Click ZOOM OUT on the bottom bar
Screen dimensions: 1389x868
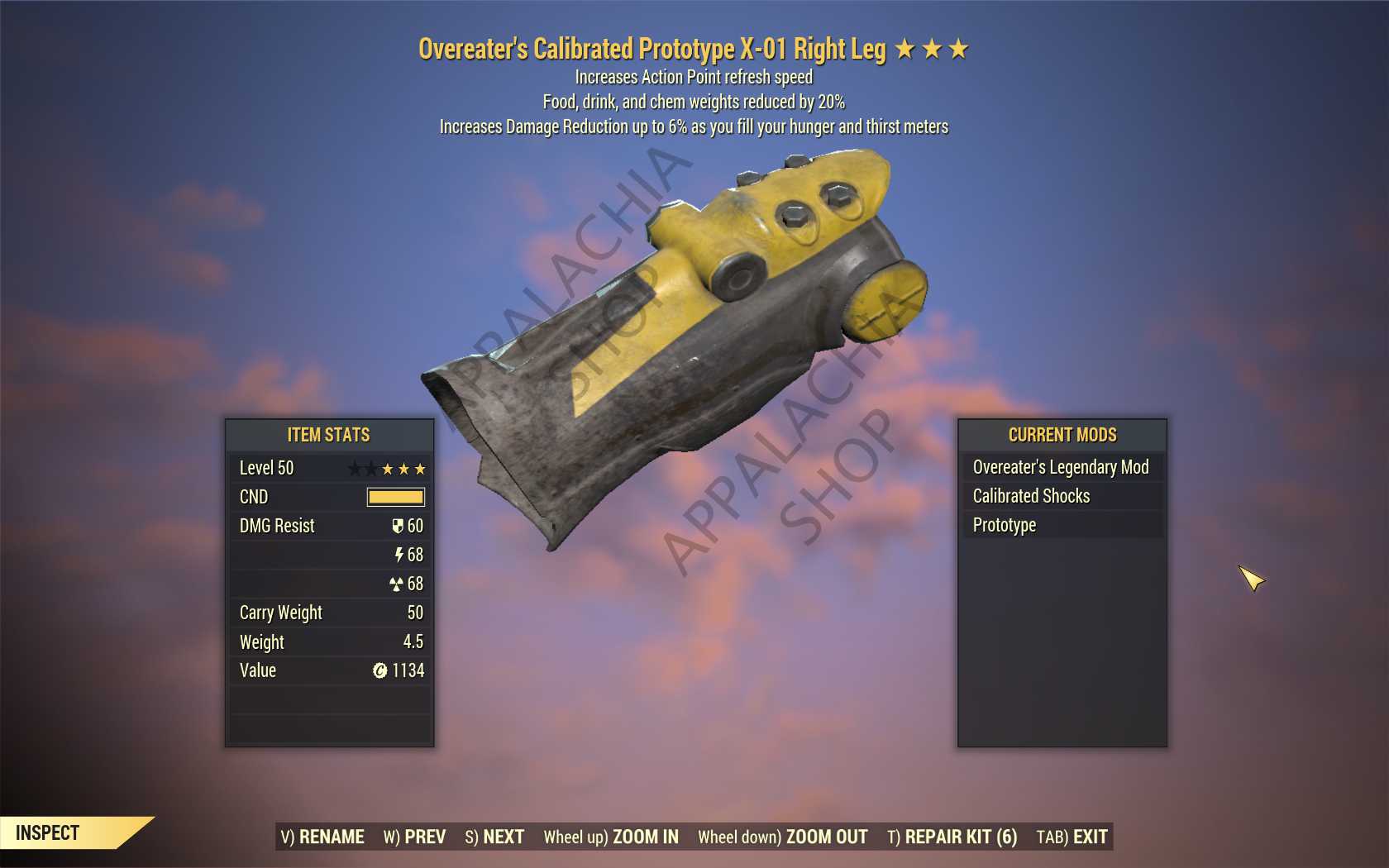(x=782, y=837)
